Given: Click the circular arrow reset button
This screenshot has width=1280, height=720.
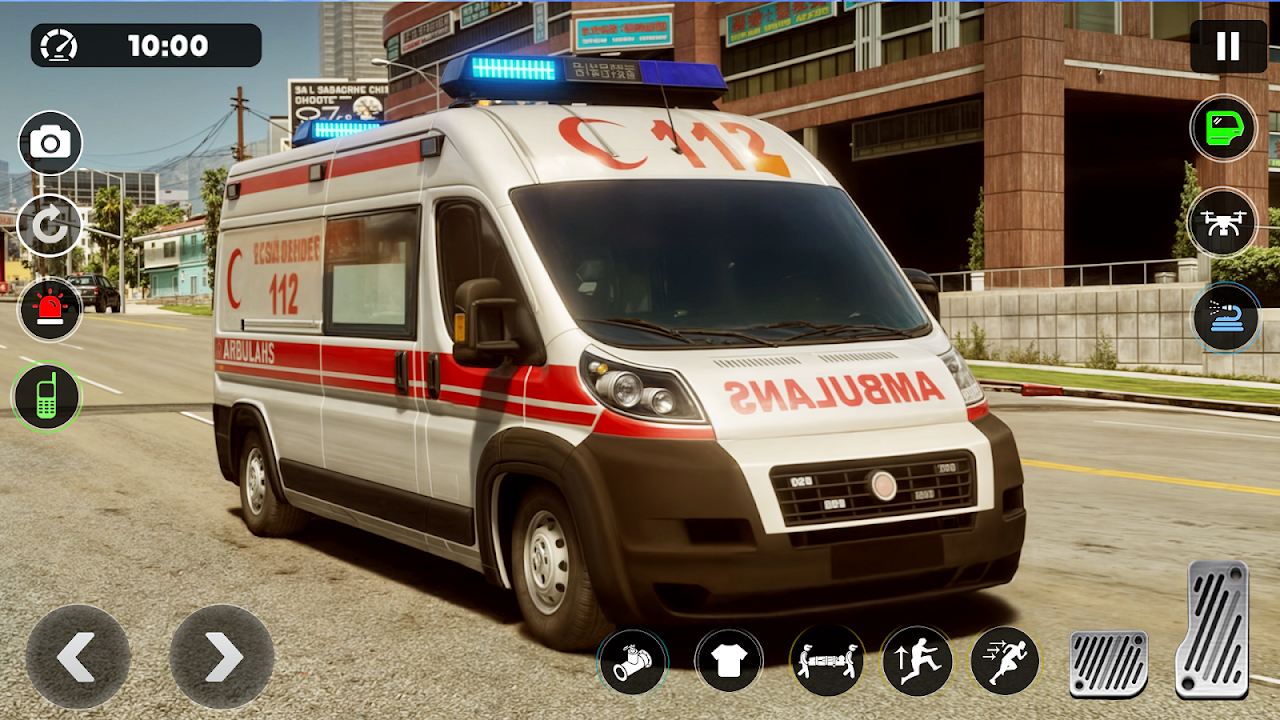Looking at the screenshot, I should [x=50, y=226].
